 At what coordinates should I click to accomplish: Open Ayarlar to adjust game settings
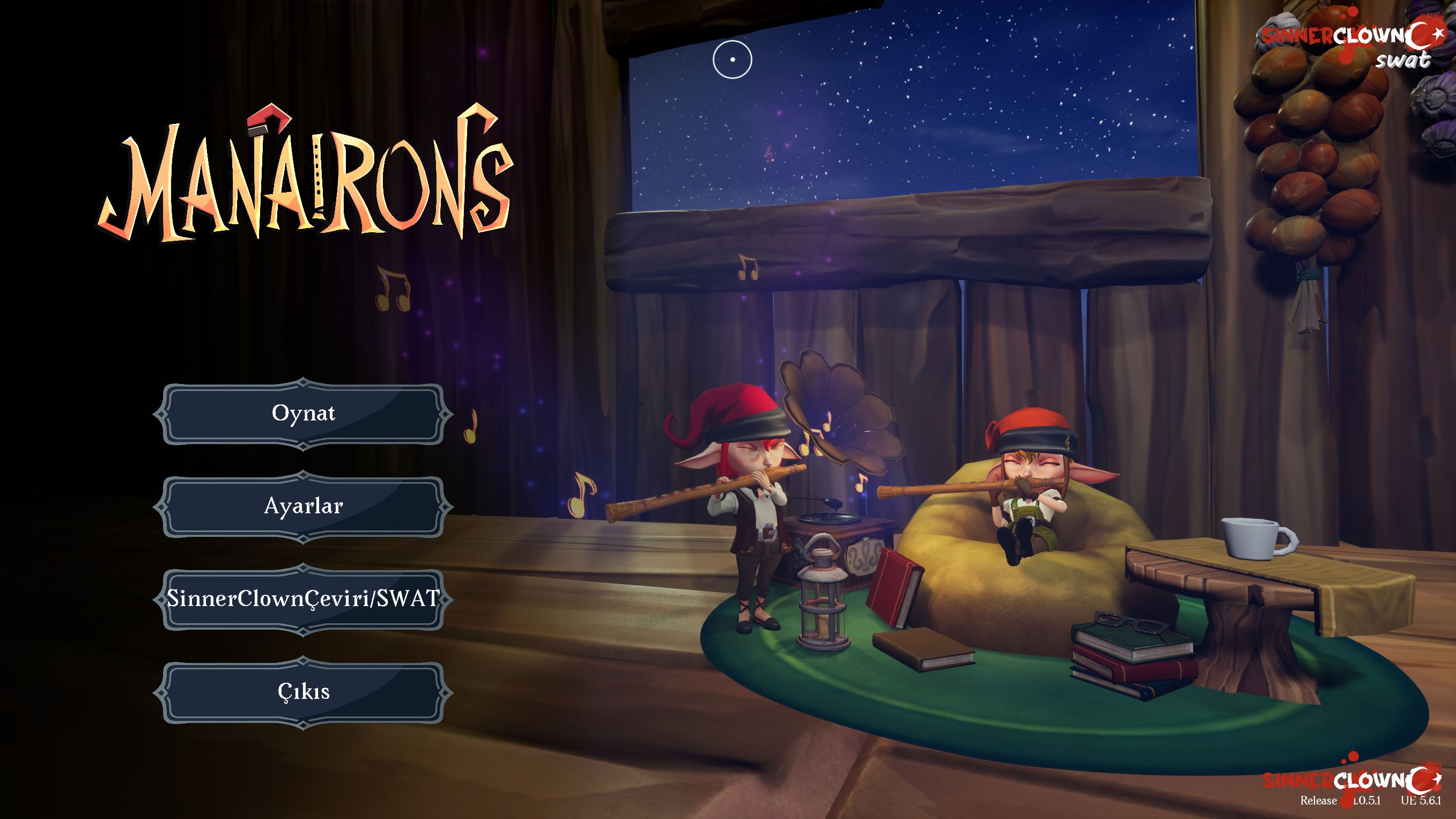tap(304, 507)
